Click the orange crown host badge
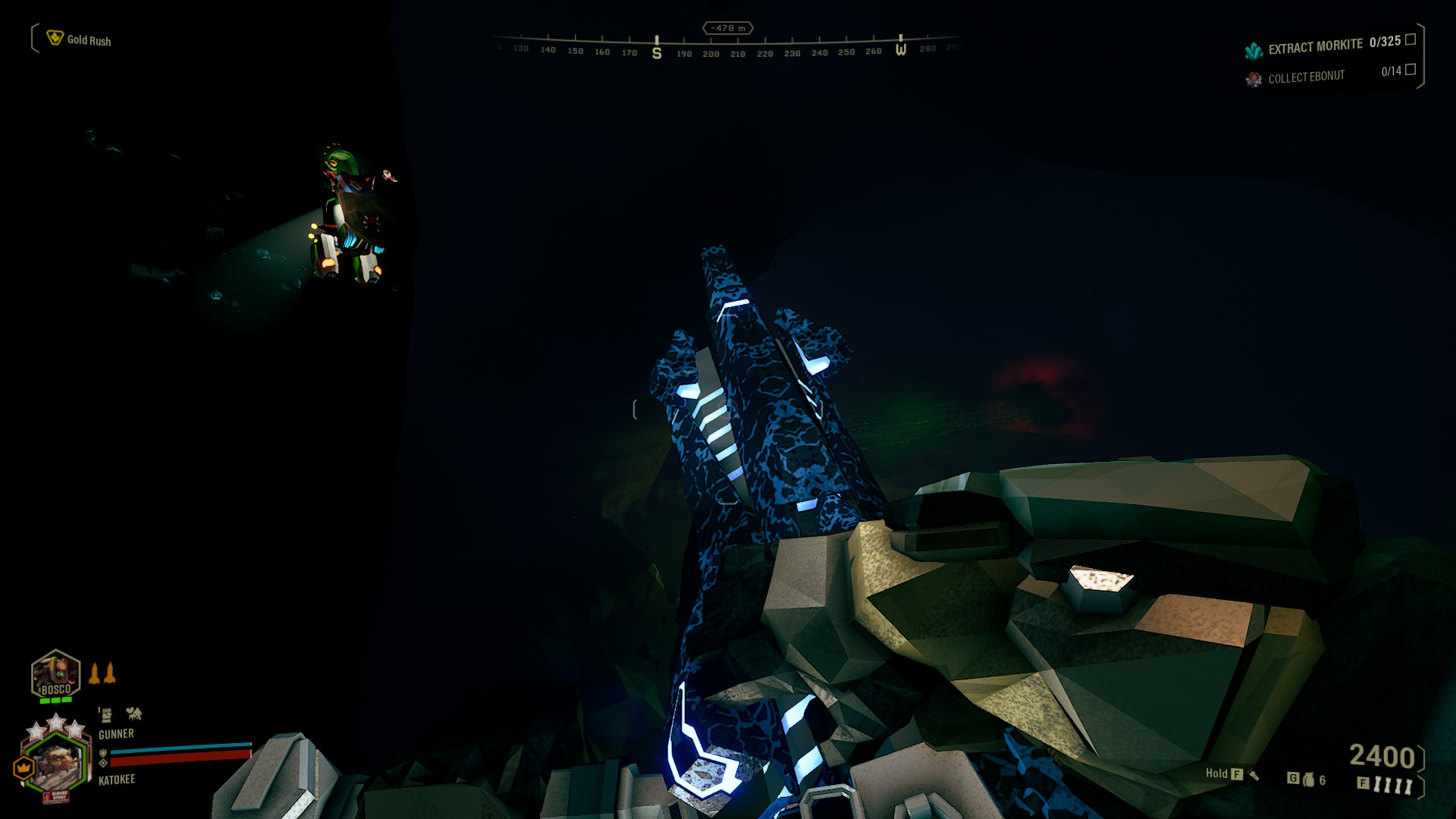Image resolution: width=1456 pixels, height=819 pixels. point(24,768)
